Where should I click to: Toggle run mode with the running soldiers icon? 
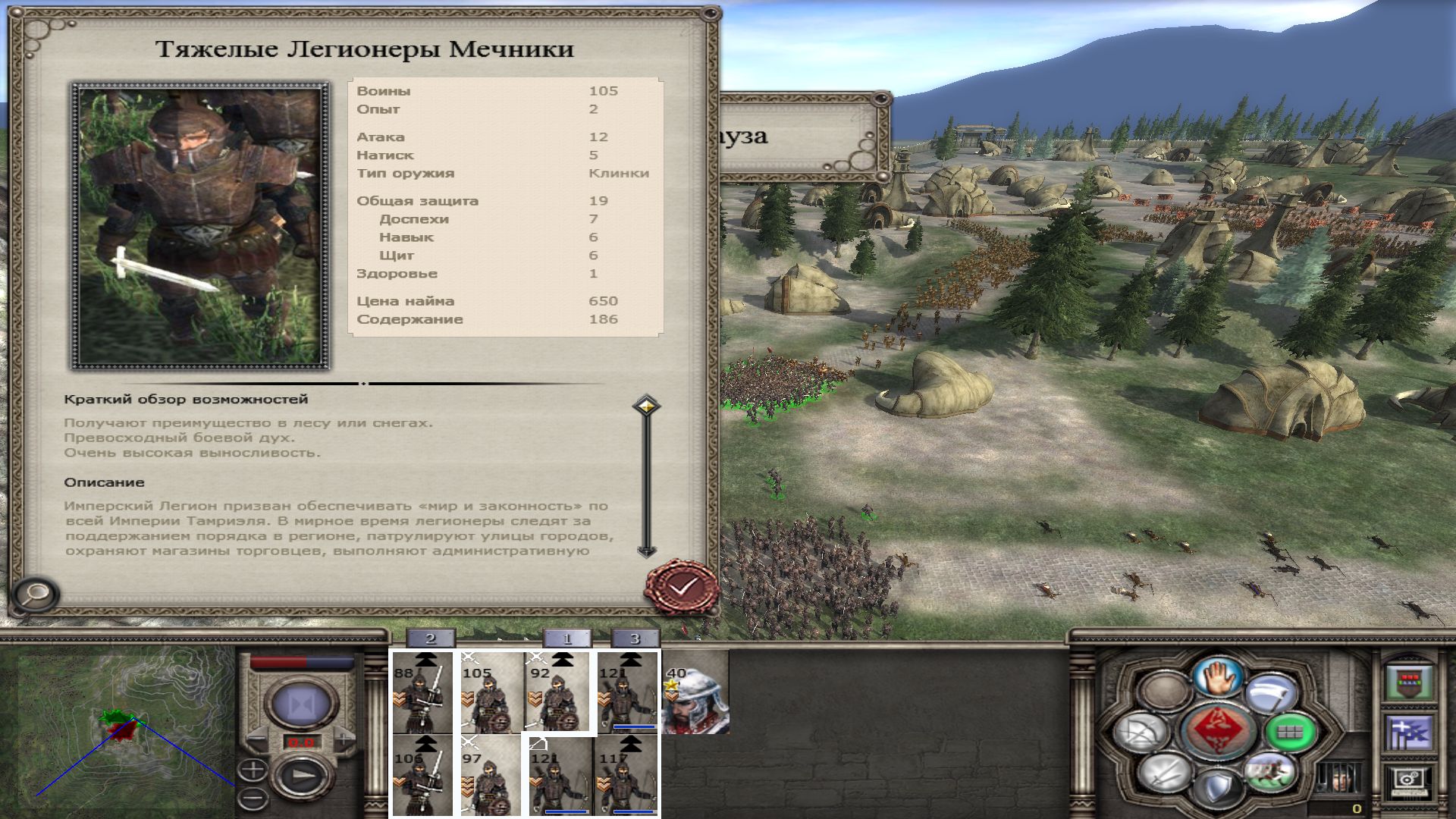pos(1269,773)
